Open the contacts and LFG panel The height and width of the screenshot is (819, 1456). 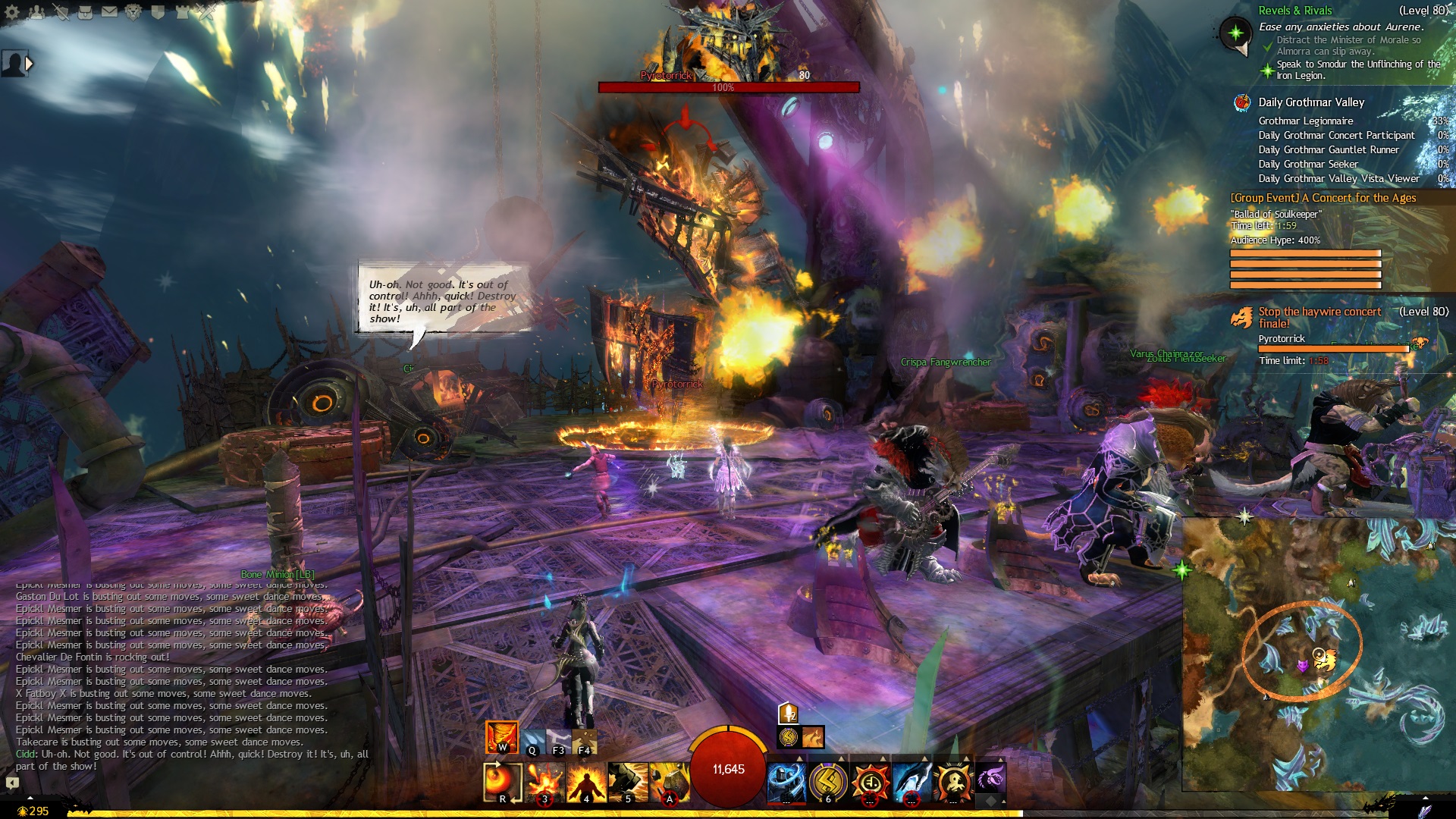[36, 12]
